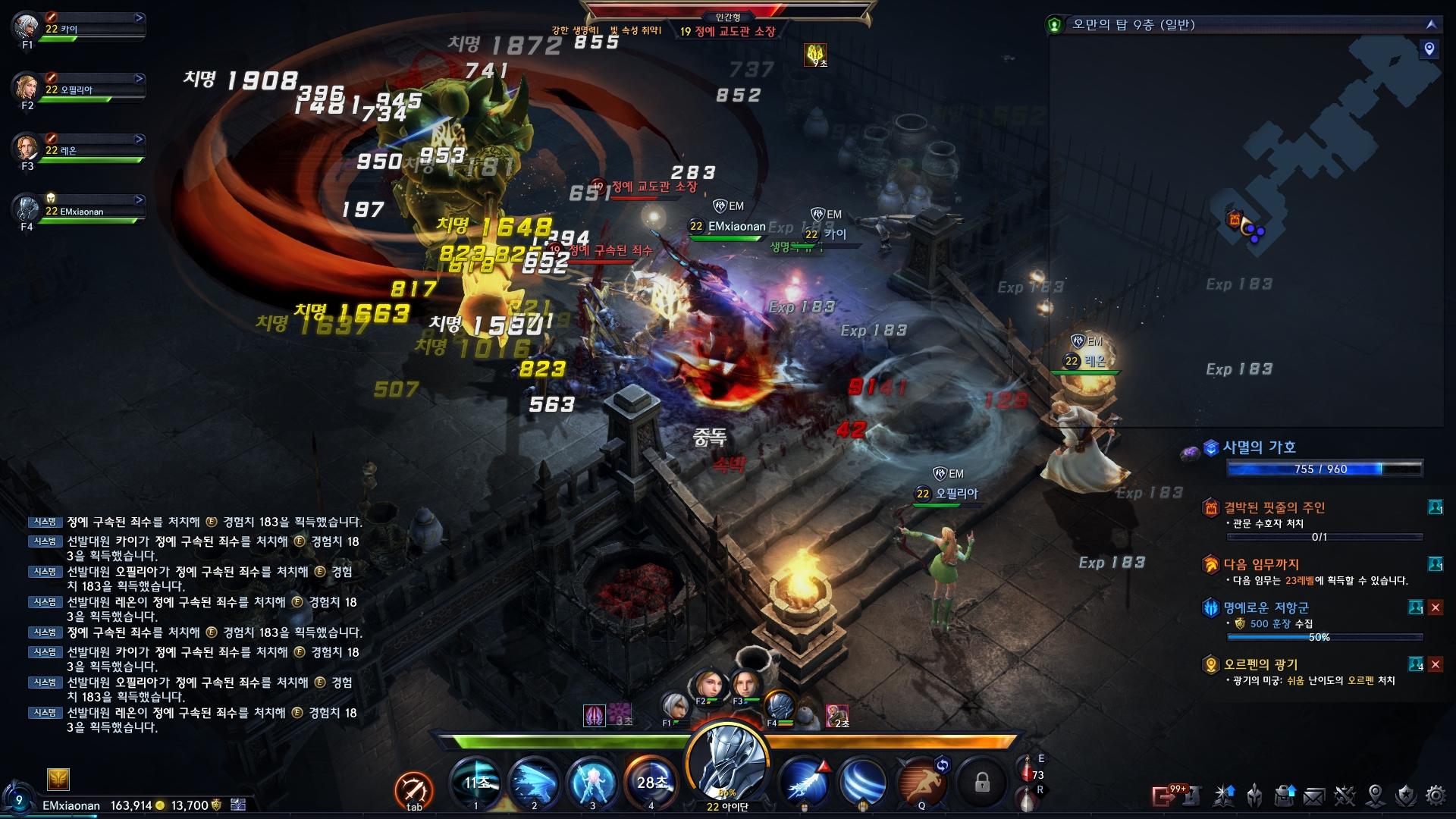Click the red exit door icon
The height and width of the screenshot is (819, 1456).
pos(1163,795)
